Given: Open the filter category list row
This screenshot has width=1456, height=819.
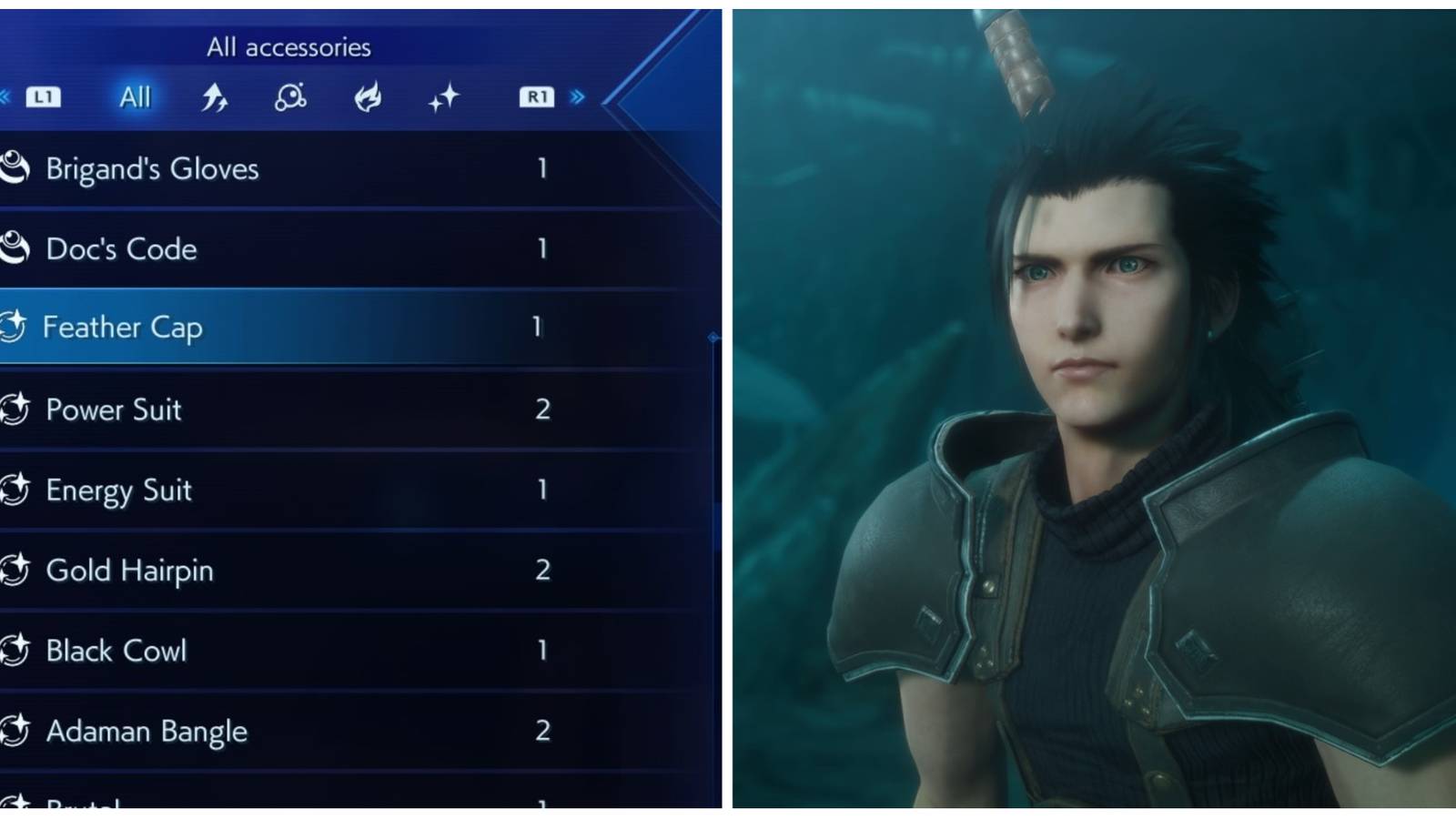Looking at the screenshot, I should 291,96.
